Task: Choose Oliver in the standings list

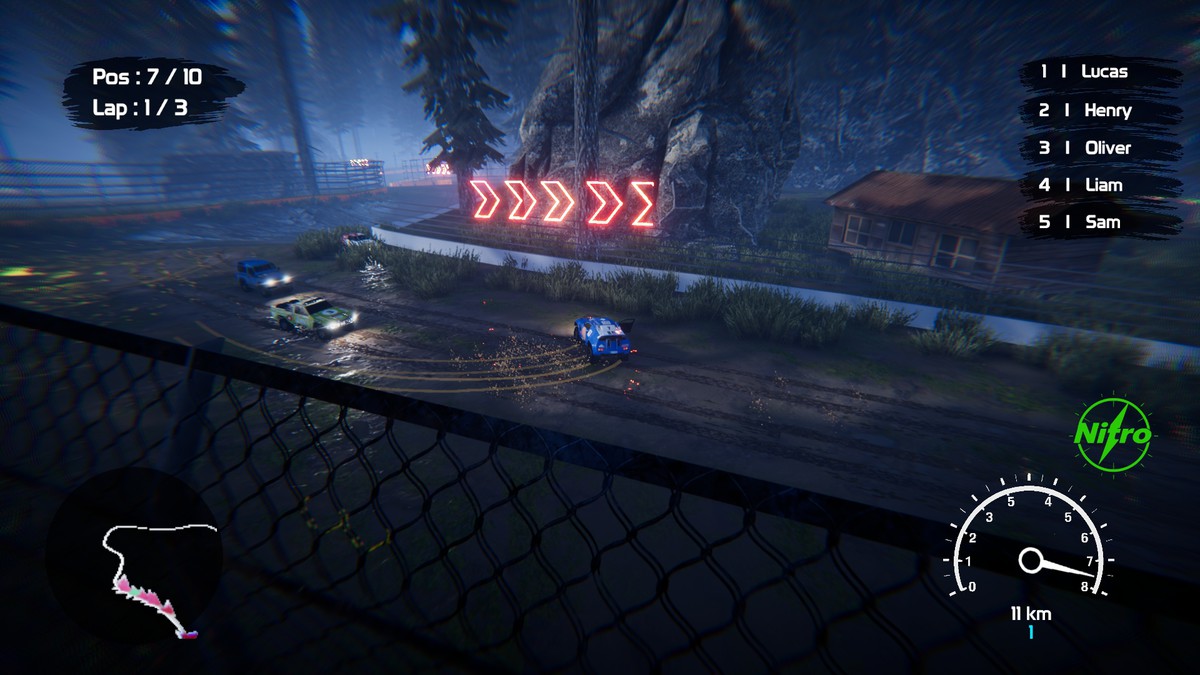Action: (1097, 148)
